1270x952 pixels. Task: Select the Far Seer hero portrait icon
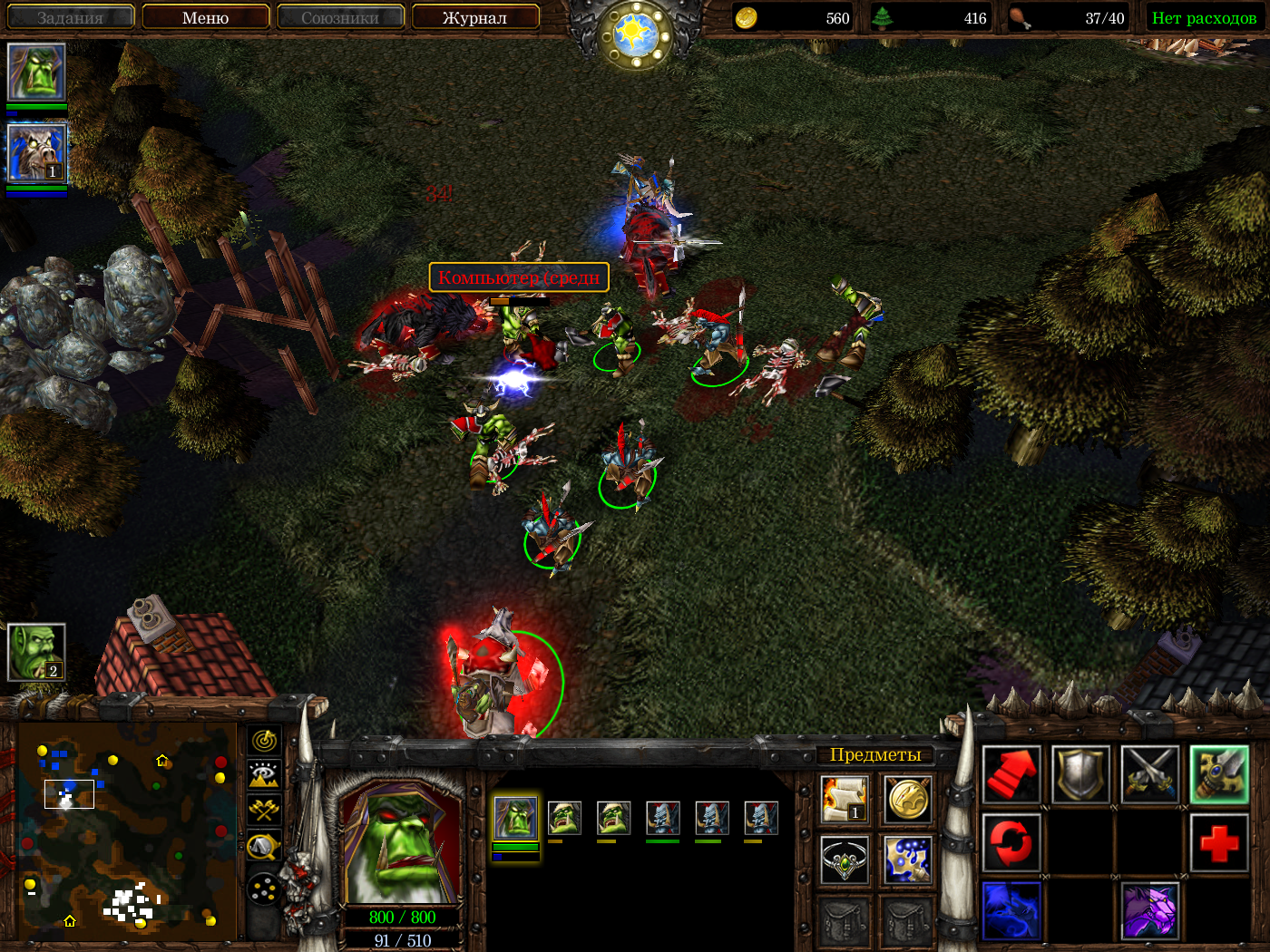[36, 72]
